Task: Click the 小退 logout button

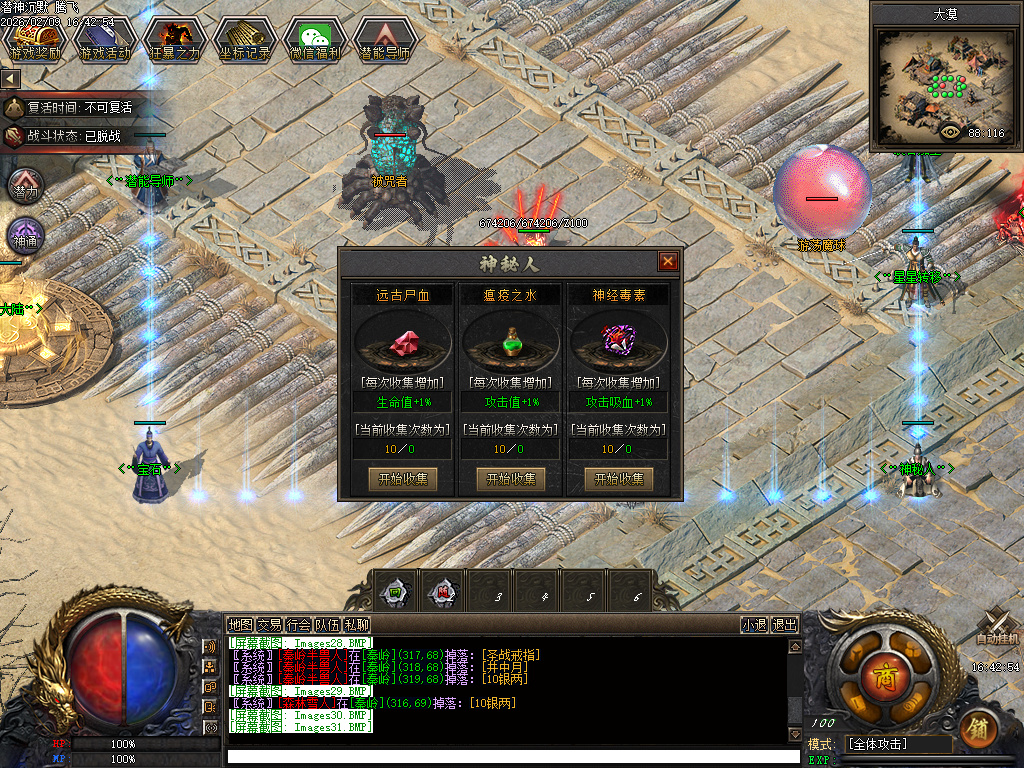Action: coord(754,625)
